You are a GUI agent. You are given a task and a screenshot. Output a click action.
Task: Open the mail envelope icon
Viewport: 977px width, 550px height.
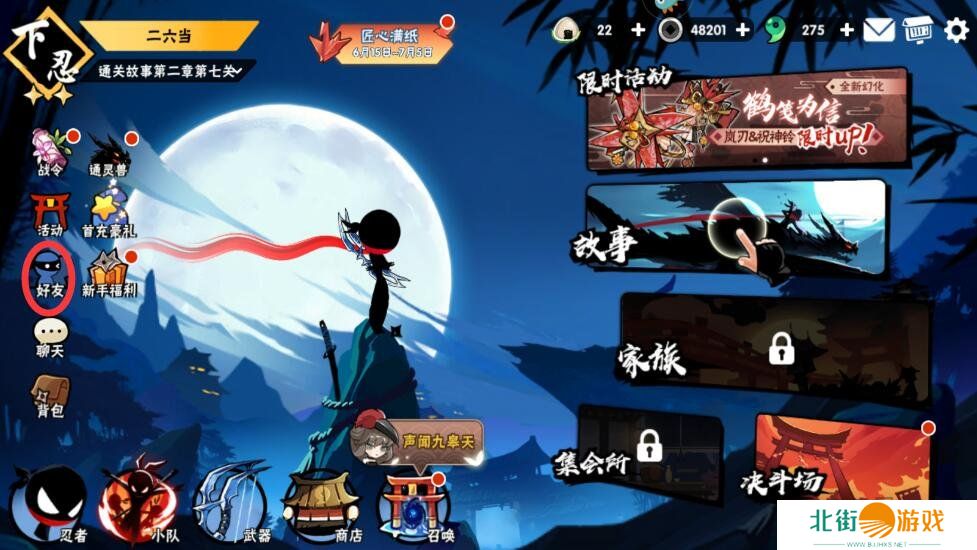tap(879, 30)
